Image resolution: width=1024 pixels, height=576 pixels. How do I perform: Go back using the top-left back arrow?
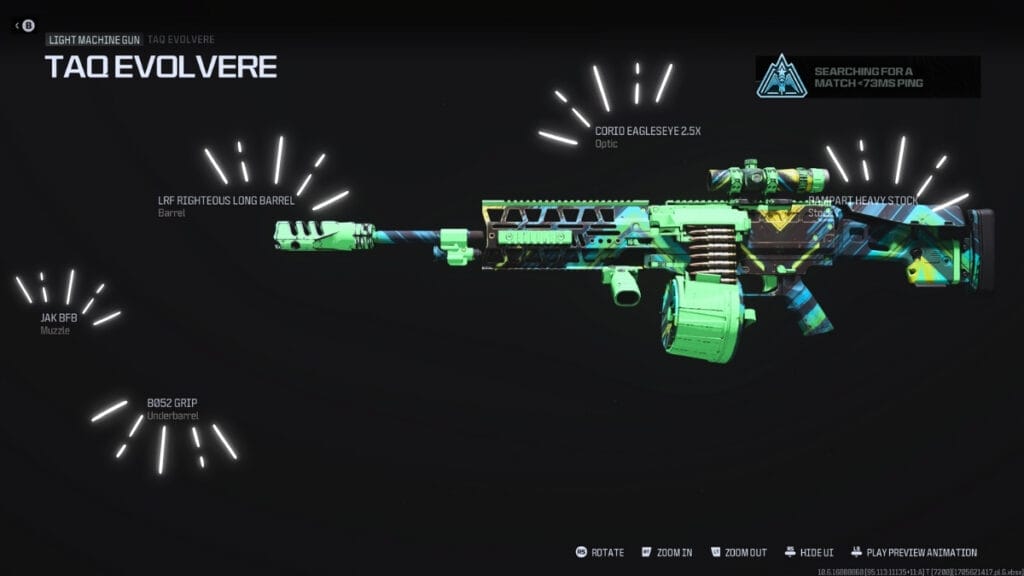coord(23,25)
